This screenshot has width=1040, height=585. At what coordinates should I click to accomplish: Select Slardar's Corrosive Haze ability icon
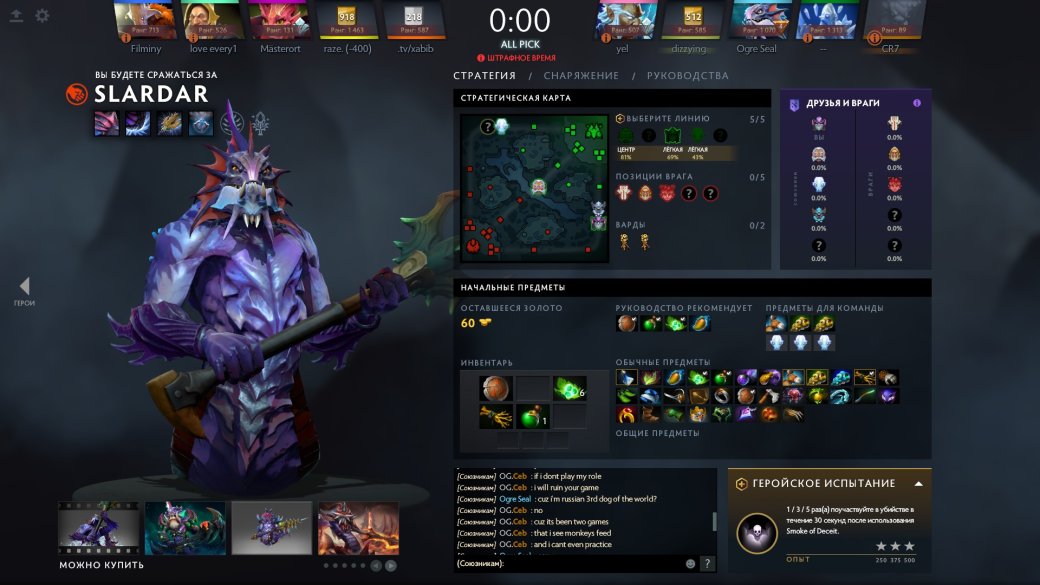tap(202, 123)
